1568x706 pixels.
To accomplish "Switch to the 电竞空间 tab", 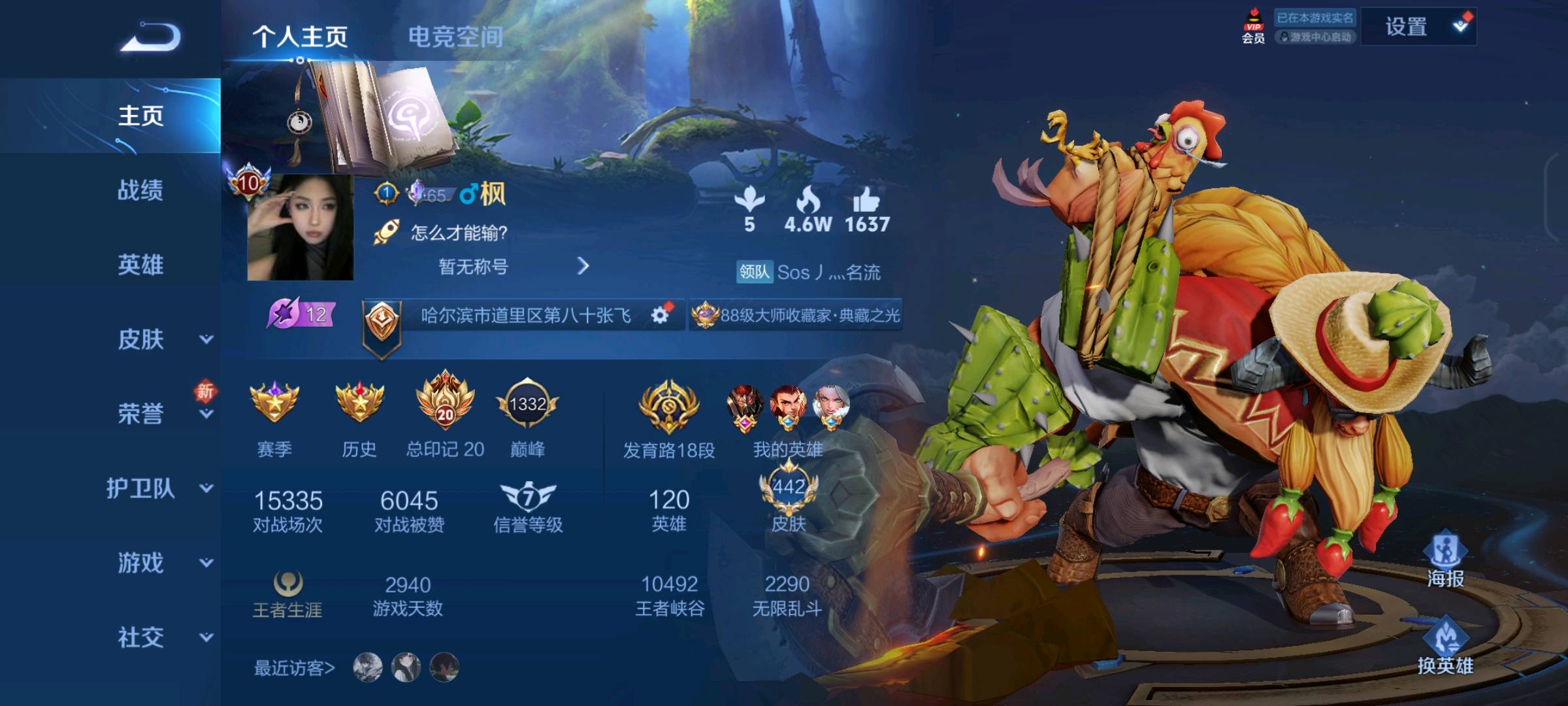I will [455, 37].
